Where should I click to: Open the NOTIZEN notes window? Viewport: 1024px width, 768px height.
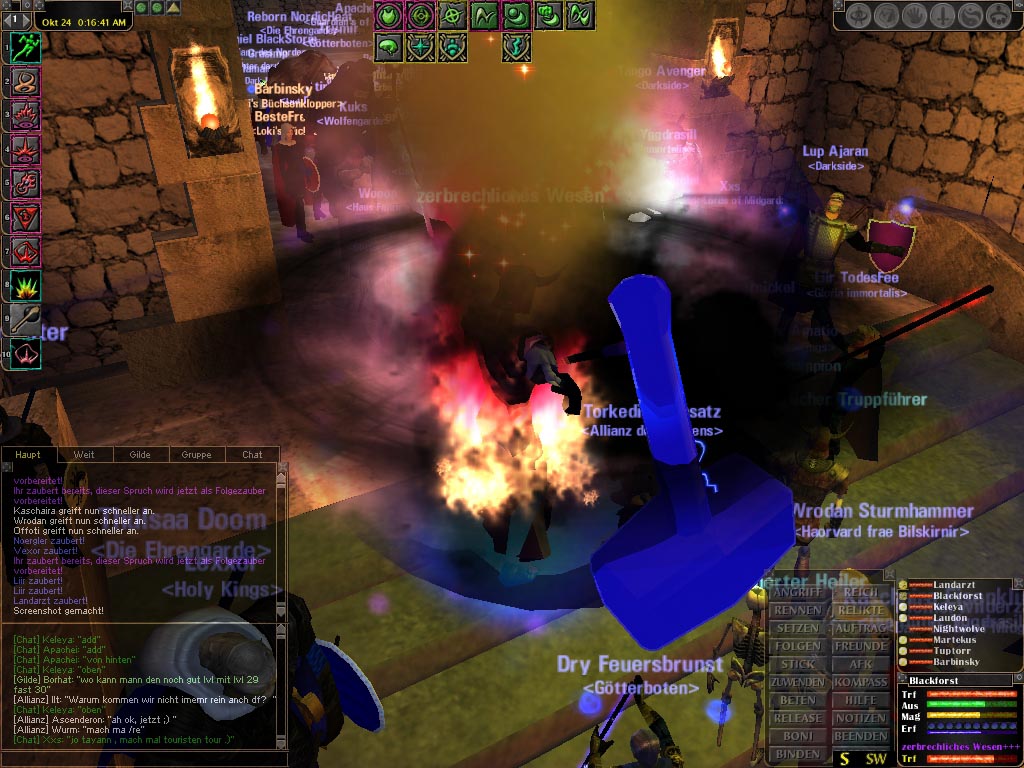coord(860,718)
